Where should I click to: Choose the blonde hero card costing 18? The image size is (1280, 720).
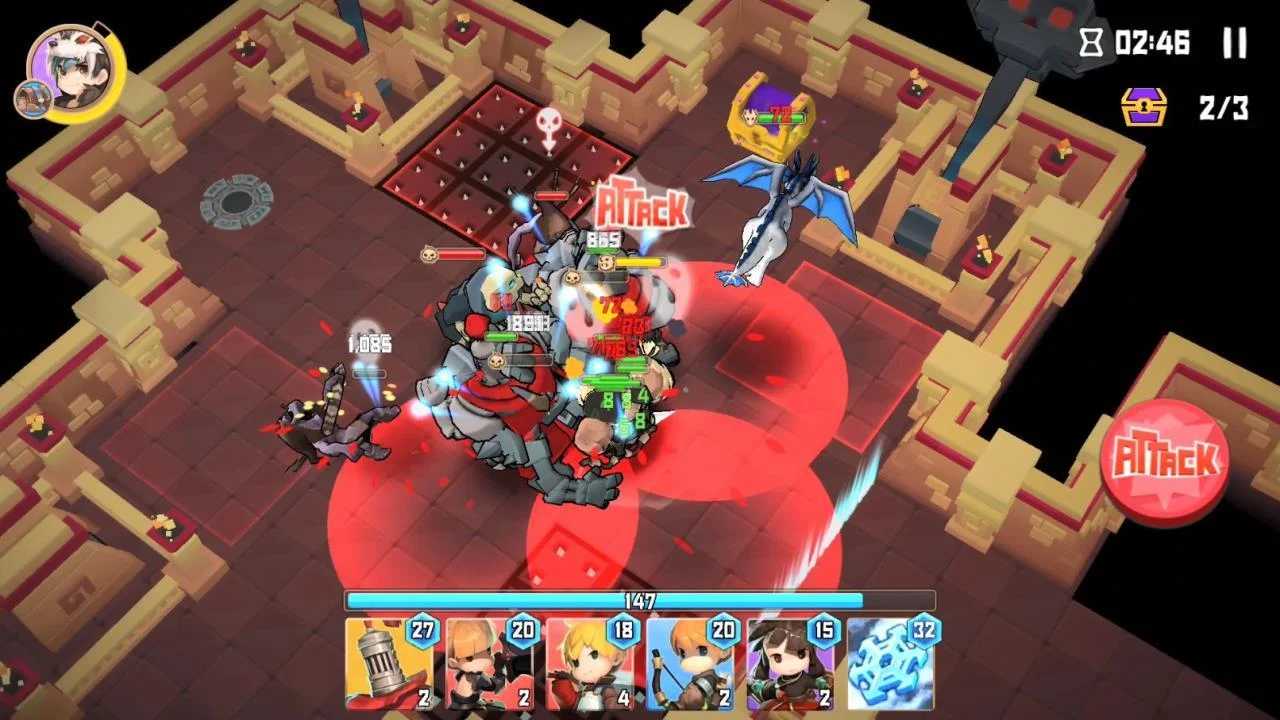[590, 663]
